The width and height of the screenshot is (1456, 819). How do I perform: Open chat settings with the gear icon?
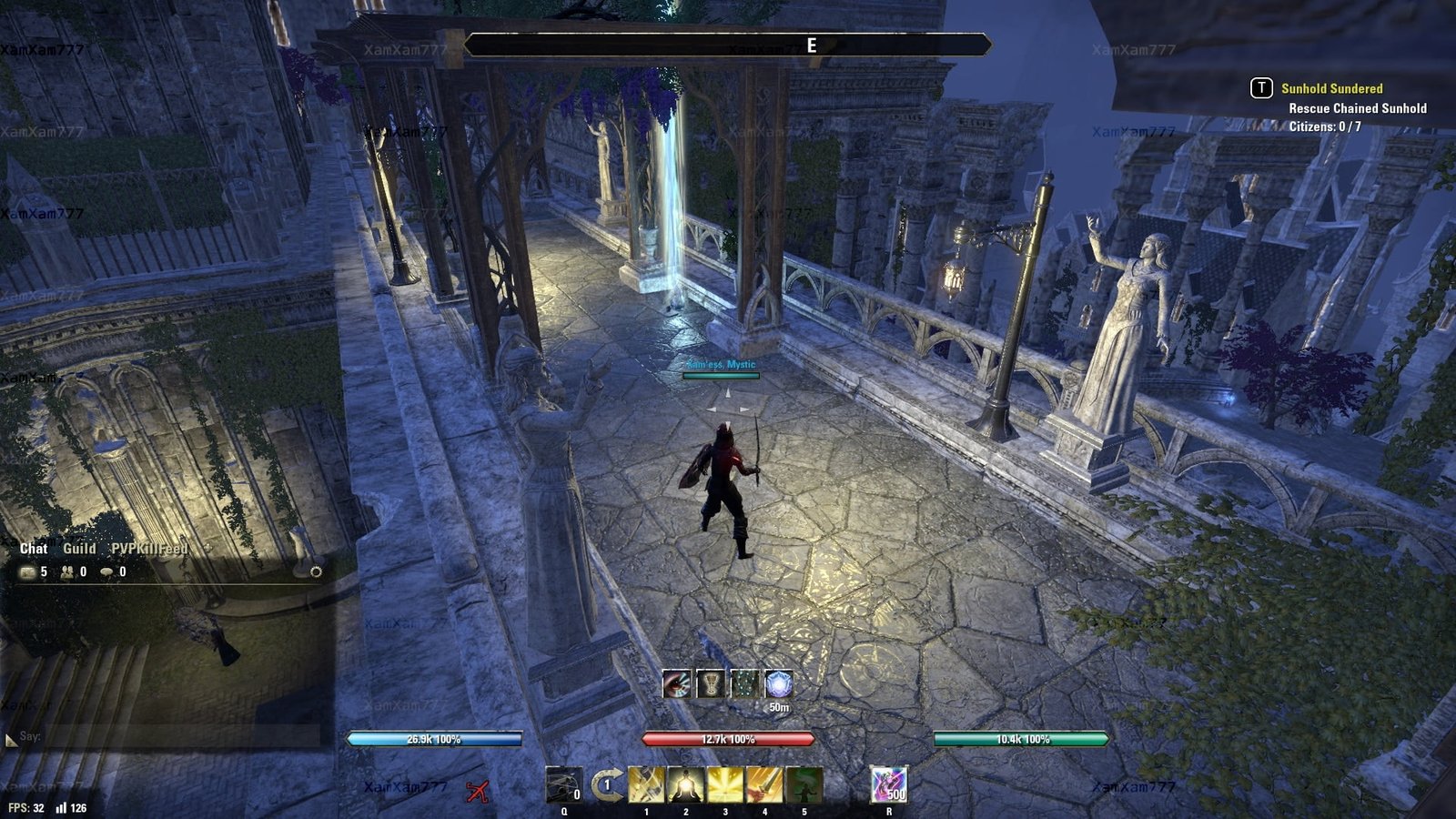[x=316, y=571]
